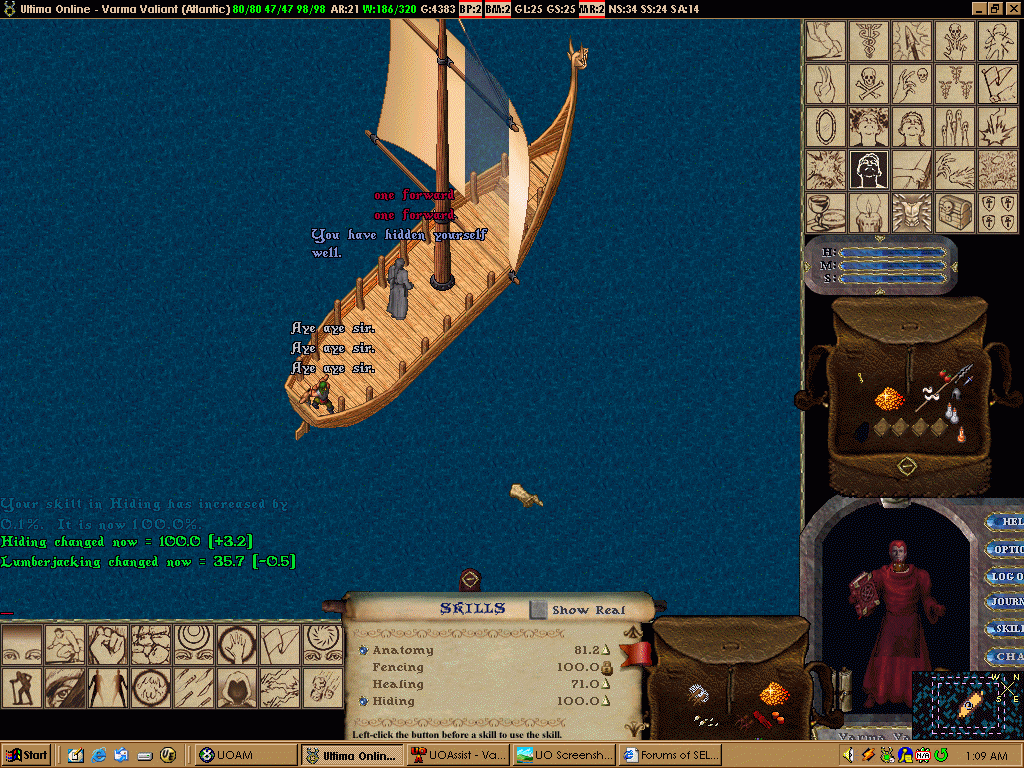The height and width of the screenshot is (768, 1024).
Task: Toggle the Show Real skills checkbox
Action: tap(538, 609)
